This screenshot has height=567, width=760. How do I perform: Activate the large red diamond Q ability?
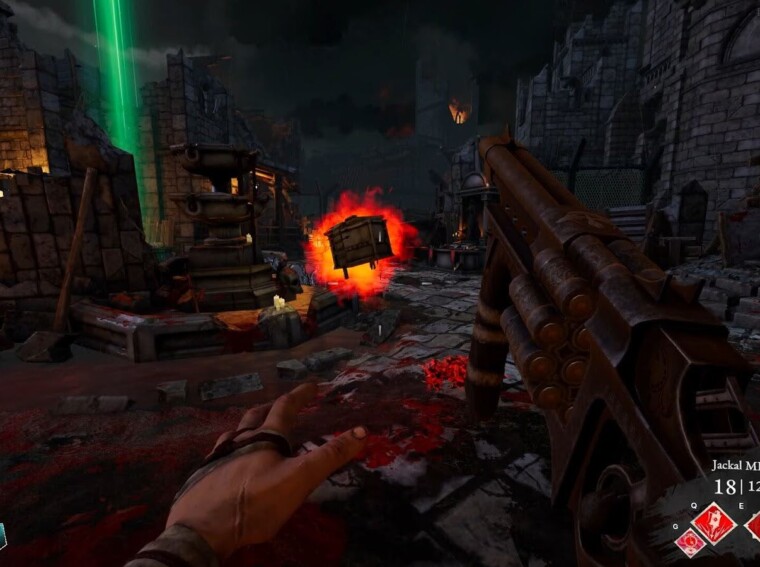(713, 522)
